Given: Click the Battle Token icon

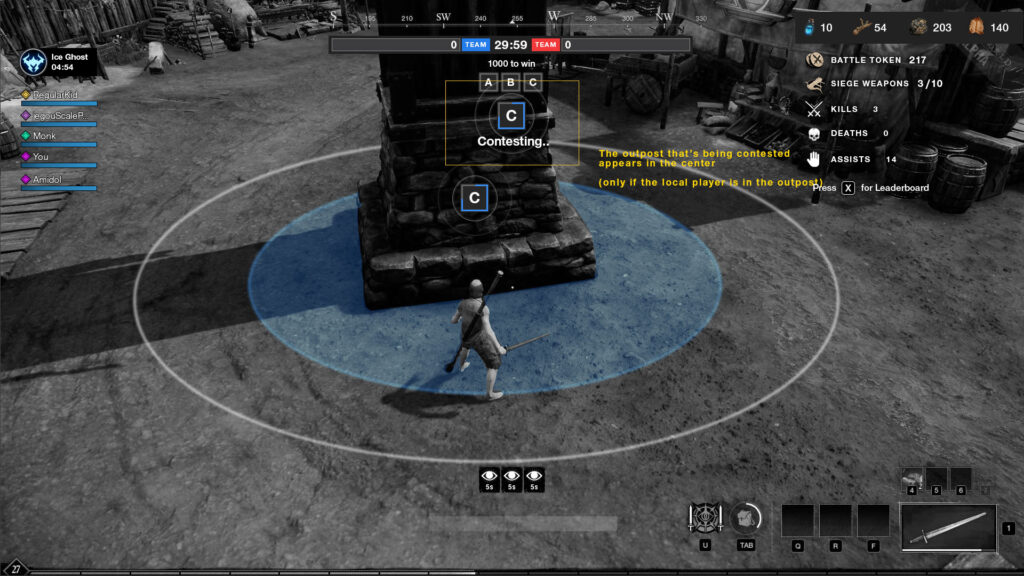Looking at the screenshot, I should 814,60.
